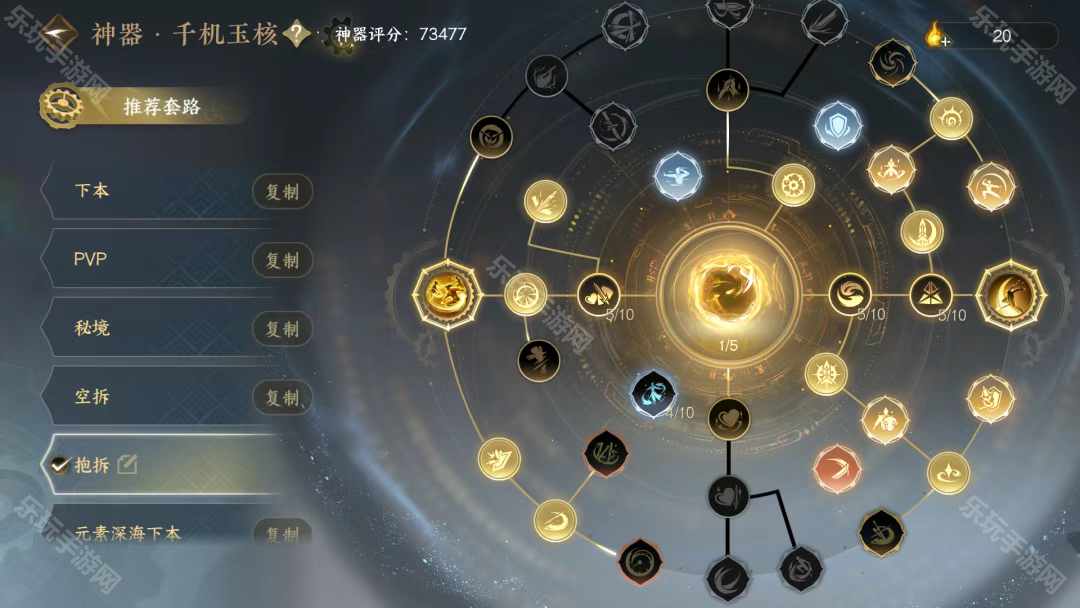1080x608 pixels.
Task: Select the blue shield talent node
Action: [x=838, y=126]
